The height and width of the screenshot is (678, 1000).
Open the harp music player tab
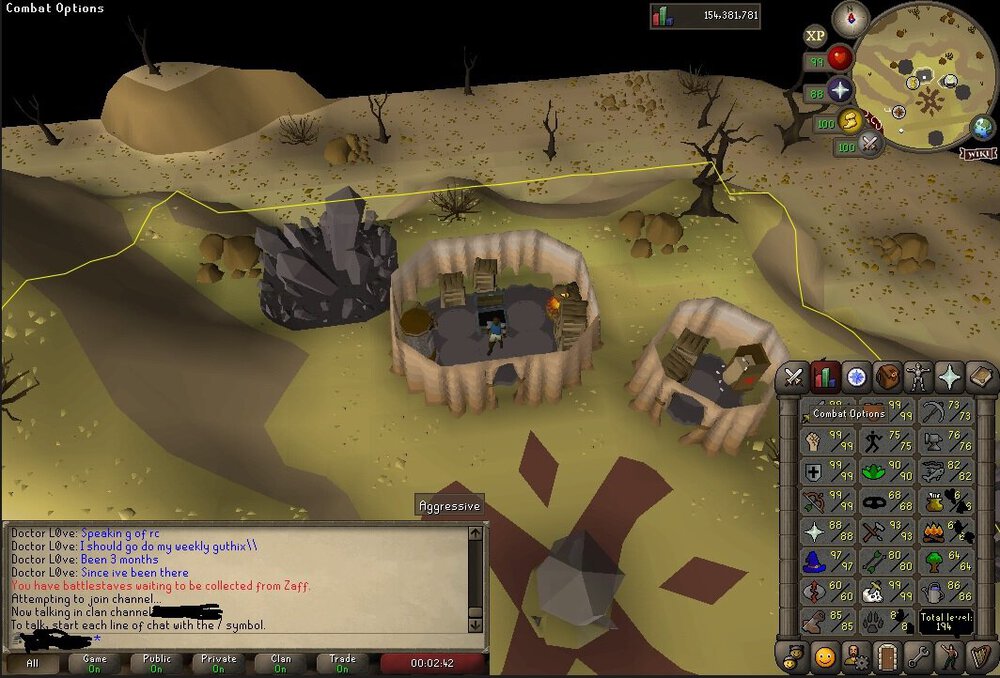click(x=980, y=657)
